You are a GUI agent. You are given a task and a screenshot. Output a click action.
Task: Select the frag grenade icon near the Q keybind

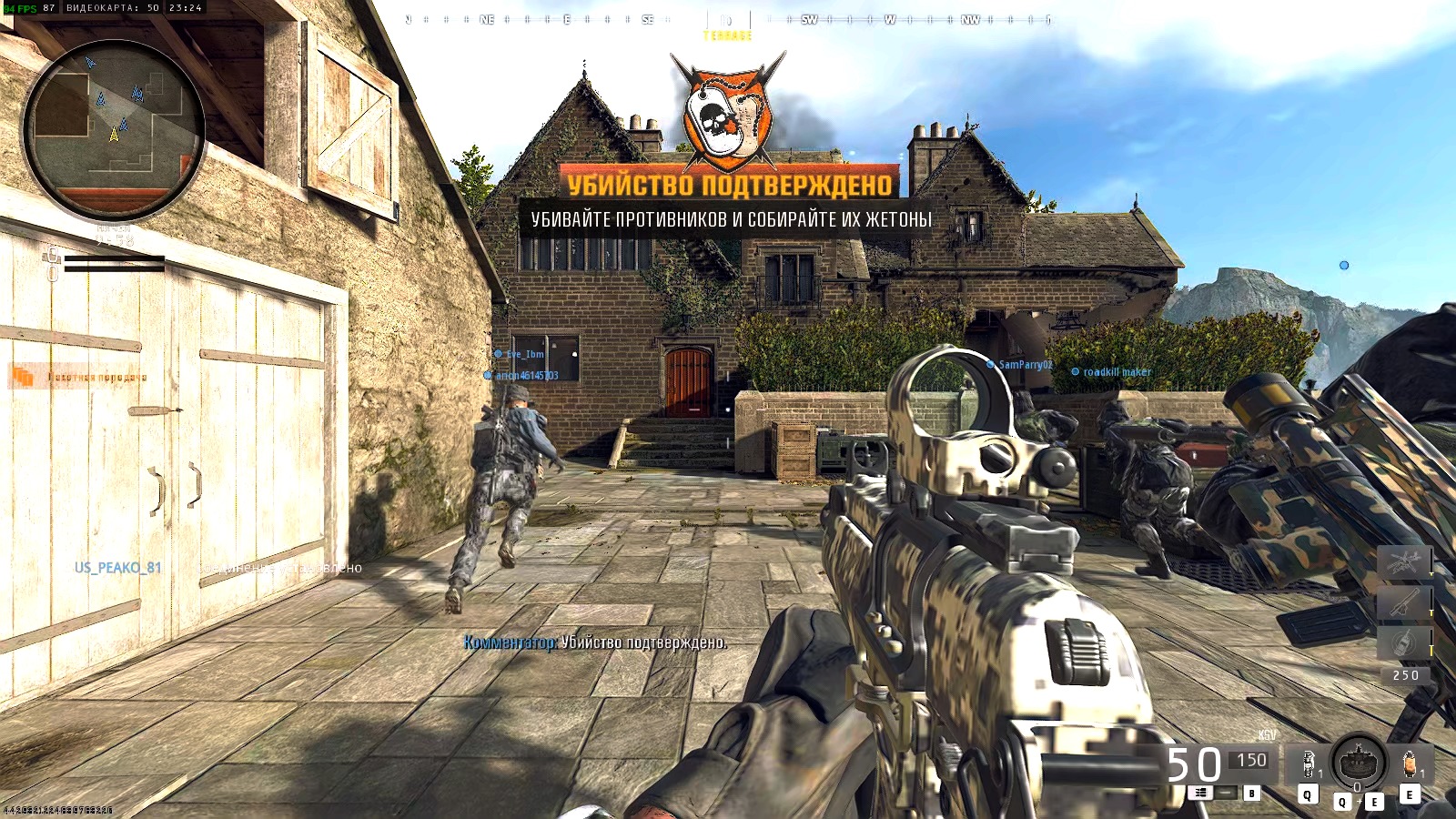[x=1308, y=764]
